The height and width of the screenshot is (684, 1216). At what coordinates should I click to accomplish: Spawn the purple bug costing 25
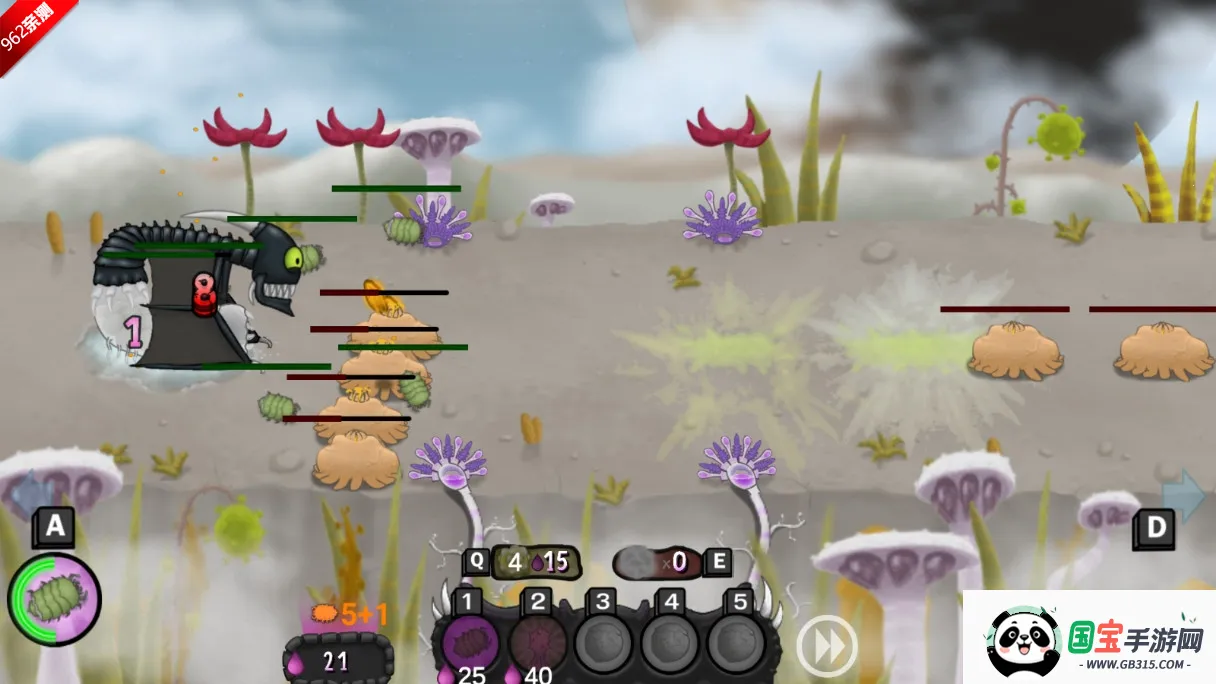pos(471,642)
